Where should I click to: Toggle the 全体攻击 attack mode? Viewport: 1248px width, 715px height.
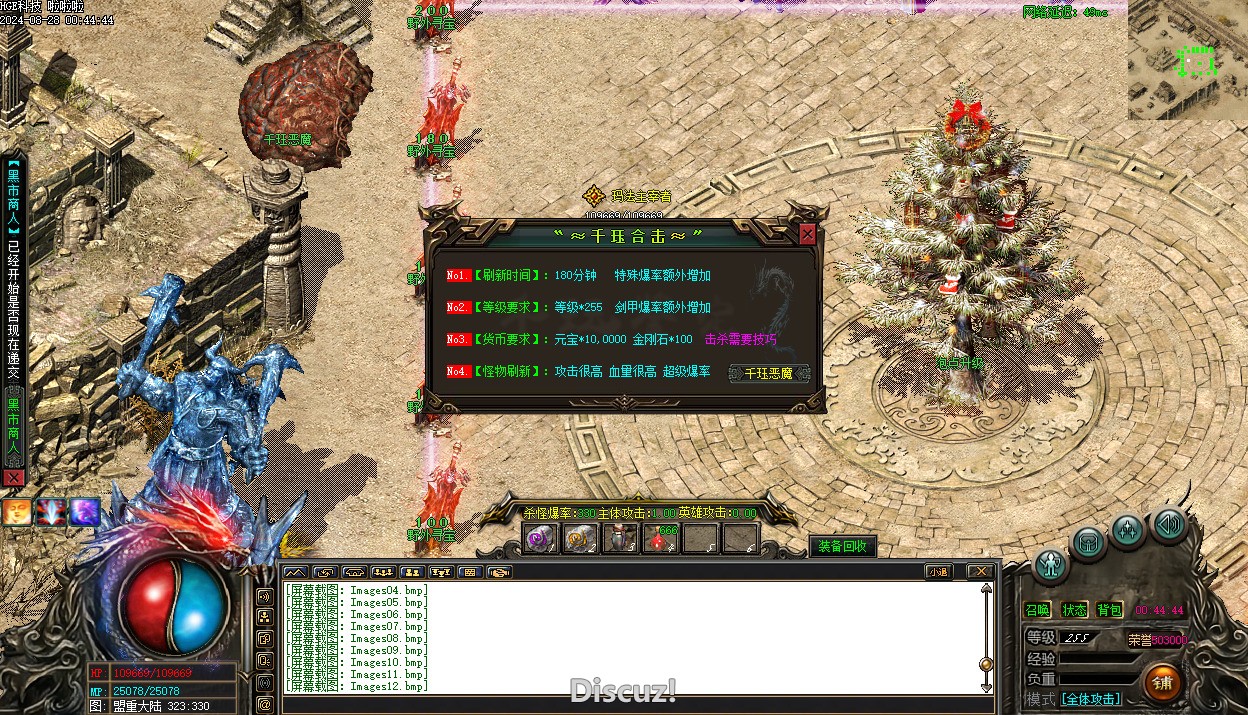pyautogui.click(x=1090, y=699)
